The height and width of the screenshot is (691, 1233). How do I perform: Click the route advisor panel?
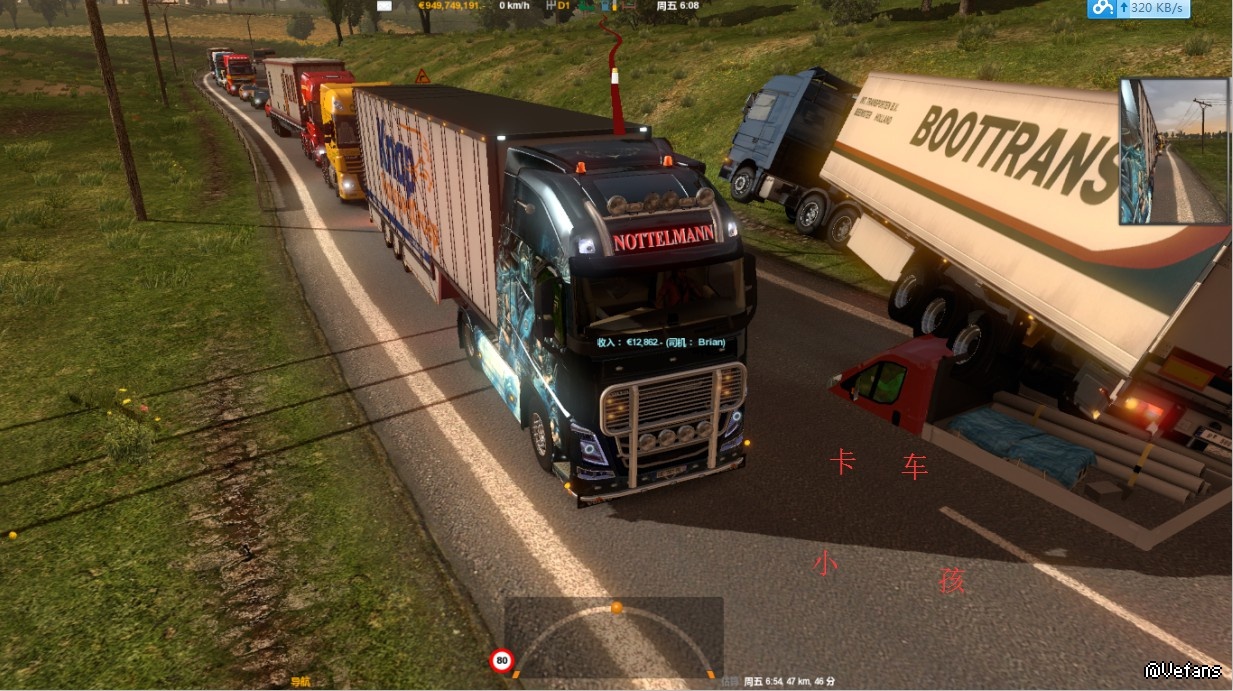(613, 636)
